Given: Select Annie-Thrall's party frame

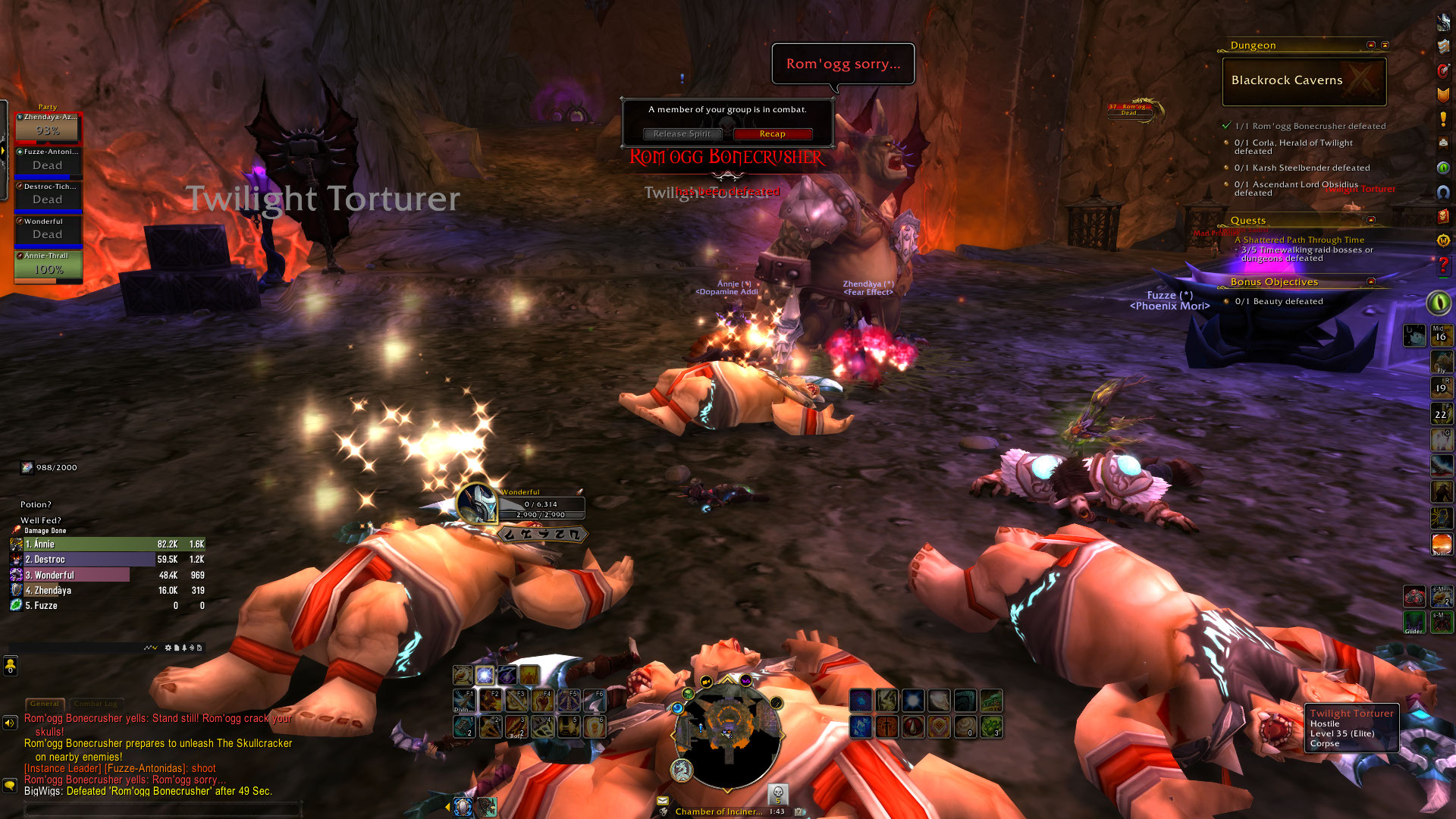Looking at the screenshot, I should pyautogui.click(x=48, y=266).
